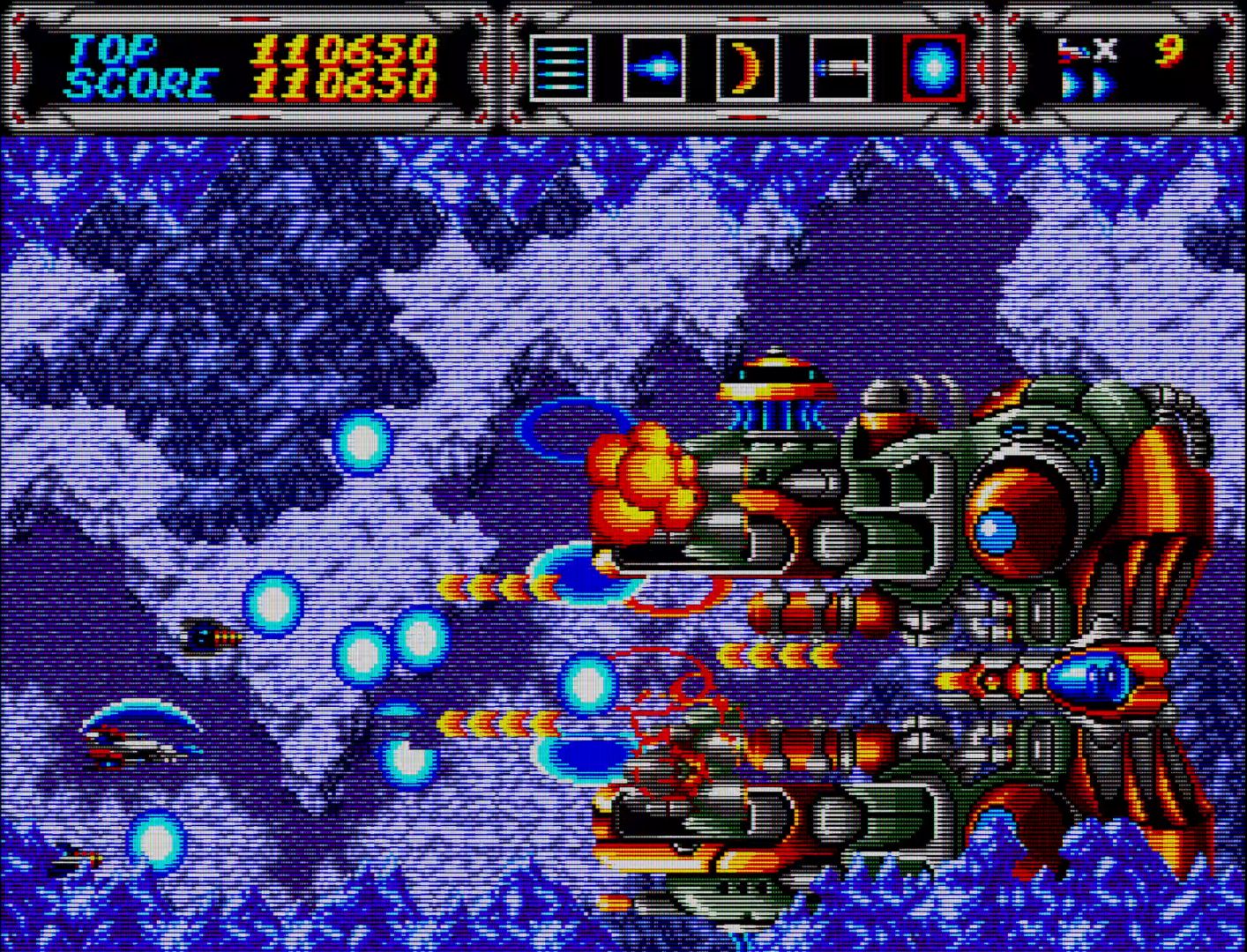
Task: Choose the blue fireball back-shot weapon
Action: [x=654, y=68]
